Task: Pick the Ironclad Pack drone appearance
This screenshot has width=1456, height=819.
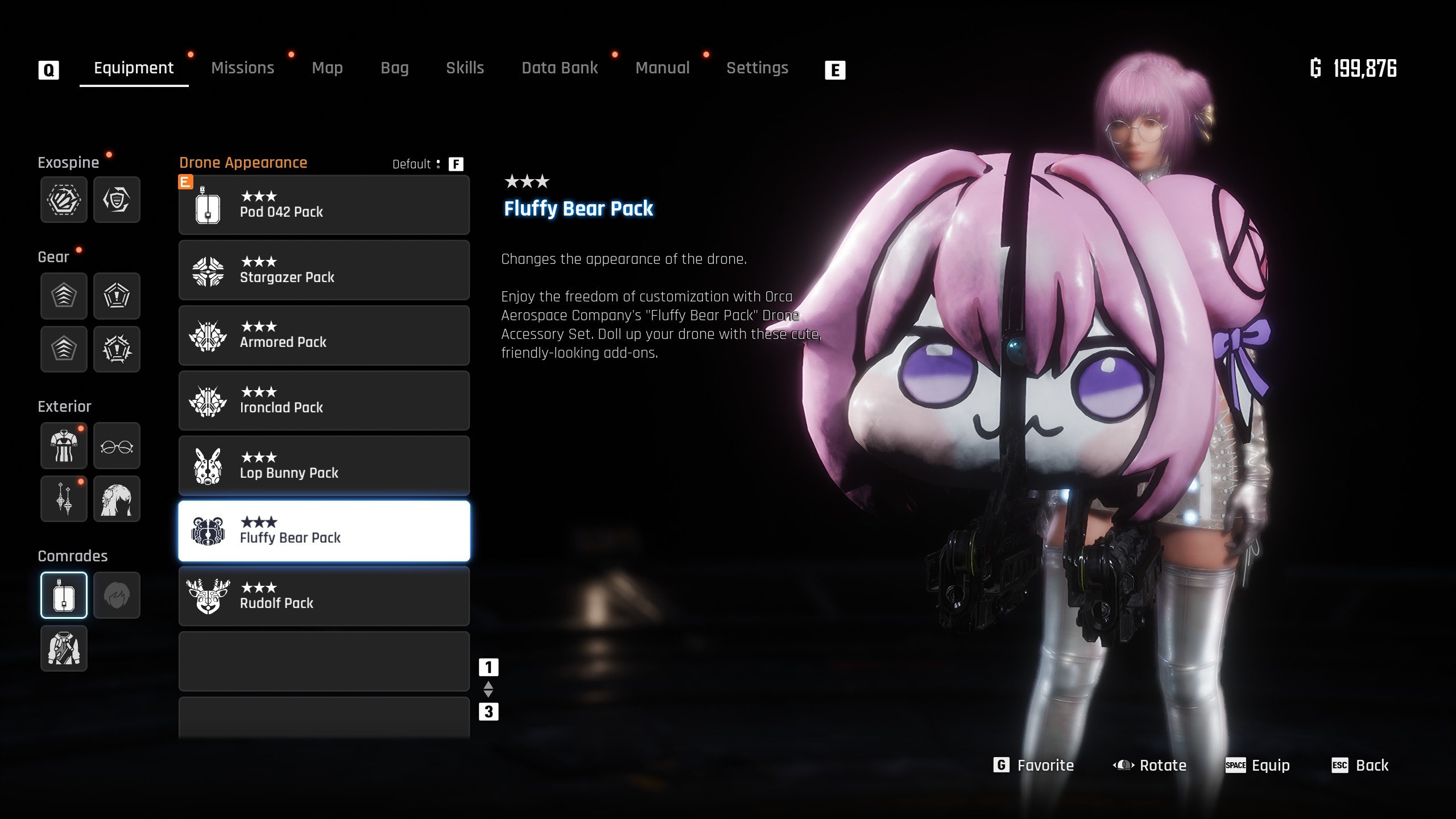Action: 324,401
